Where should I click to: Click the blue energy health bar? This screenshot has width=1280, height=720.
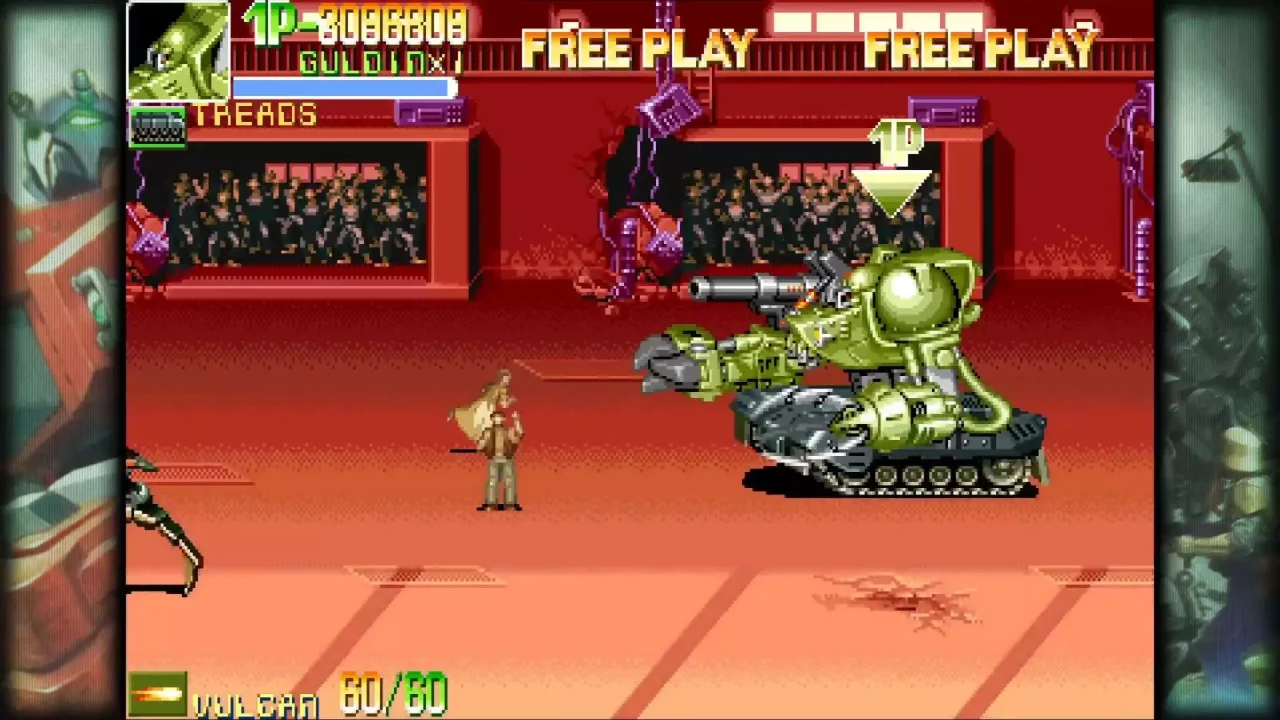pyautogui.click(x=340, y=88)
